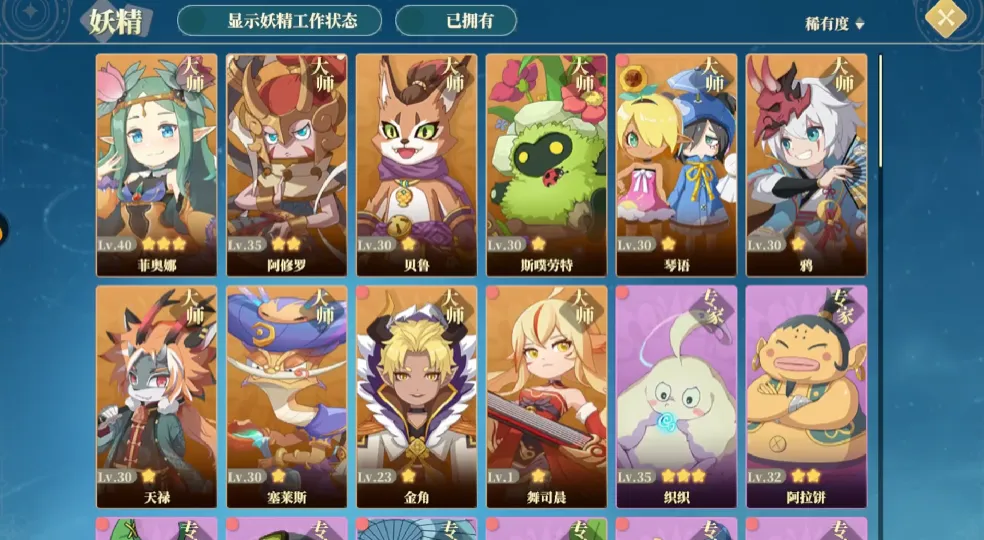984x540 pixels.
Task: Select the 阿拉饼 character card
Action: click(806, 397)
